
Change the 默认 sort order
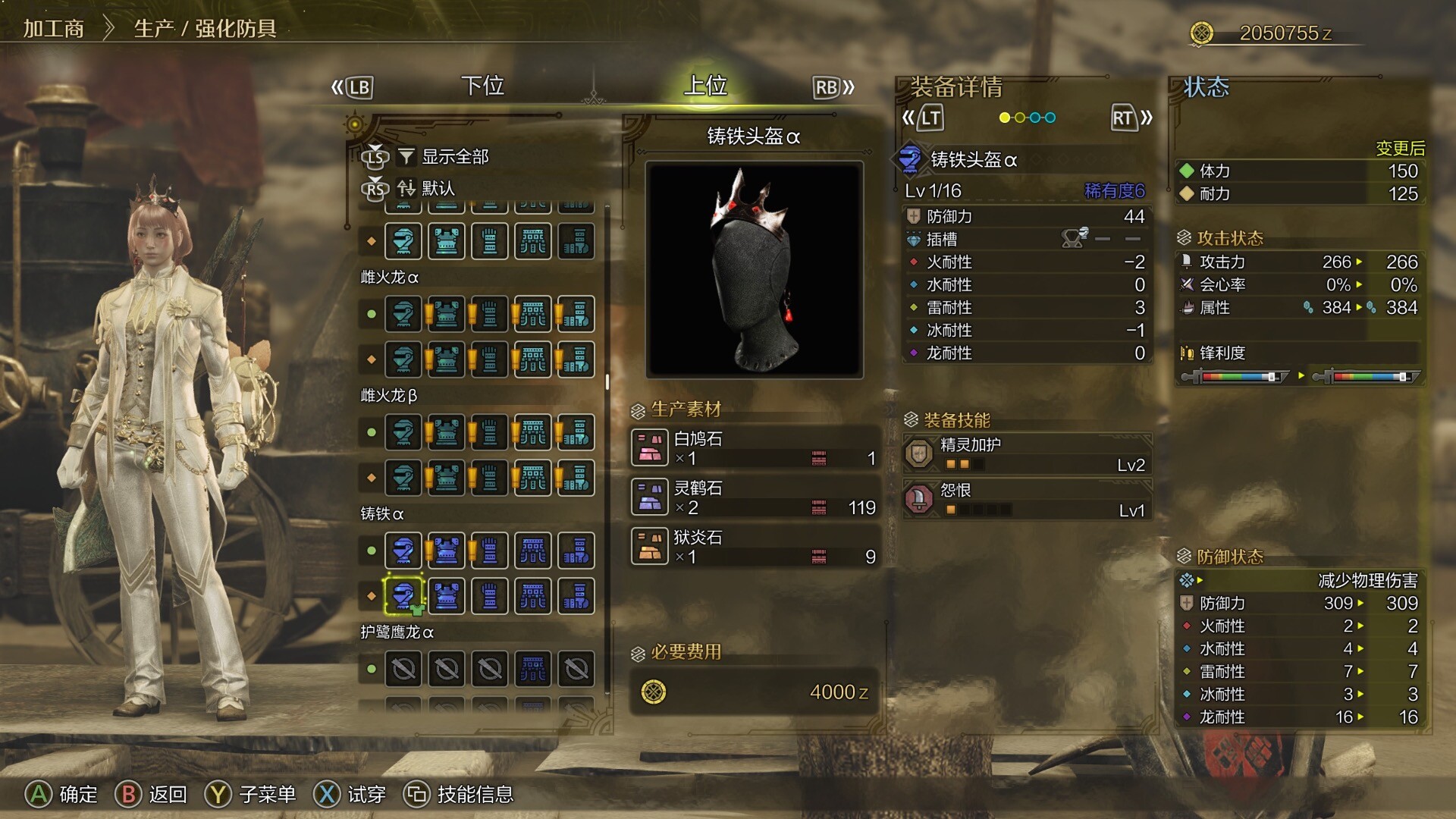tap(438, 188)
